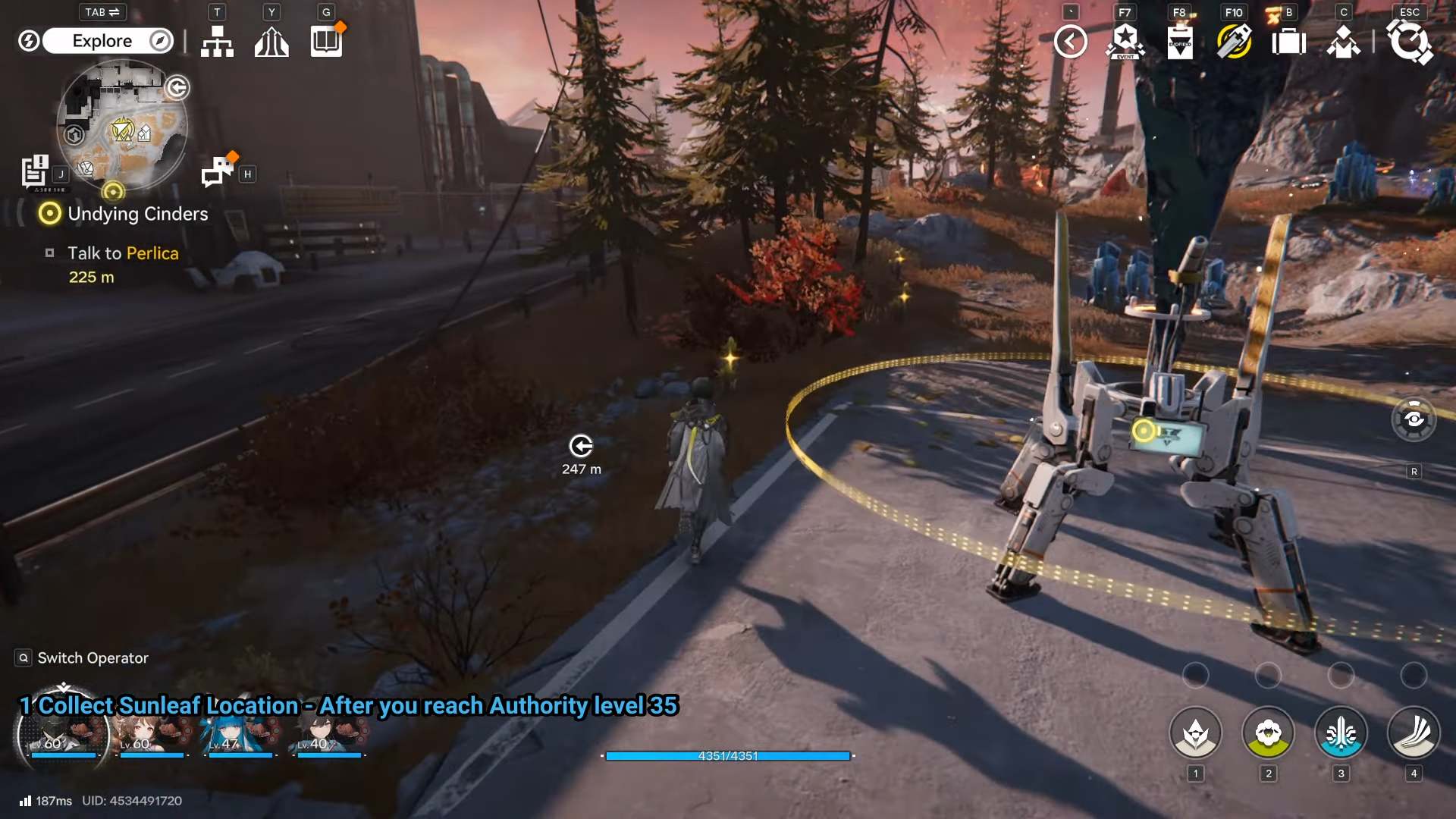
Task: Open the main system menu ring icon
Action: pyautogui.click(x=1409, y=42)
